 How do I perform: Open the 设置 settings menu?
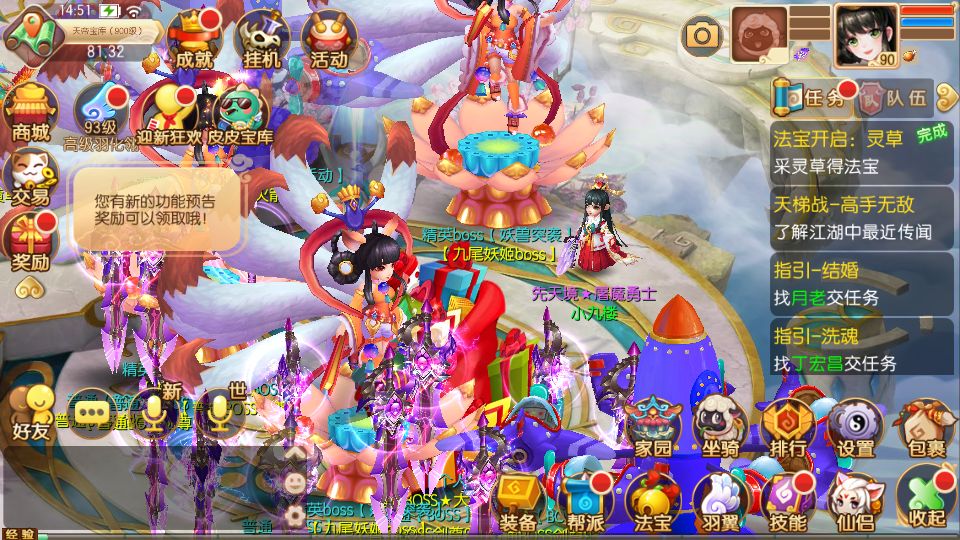coord(856,429)
